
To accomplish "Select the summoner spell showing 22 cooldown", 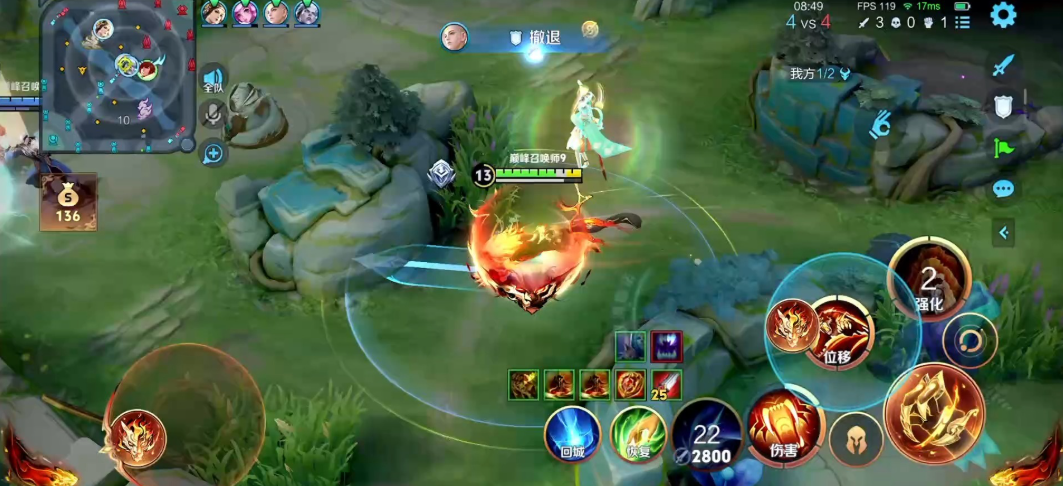I will click(707, 435).
